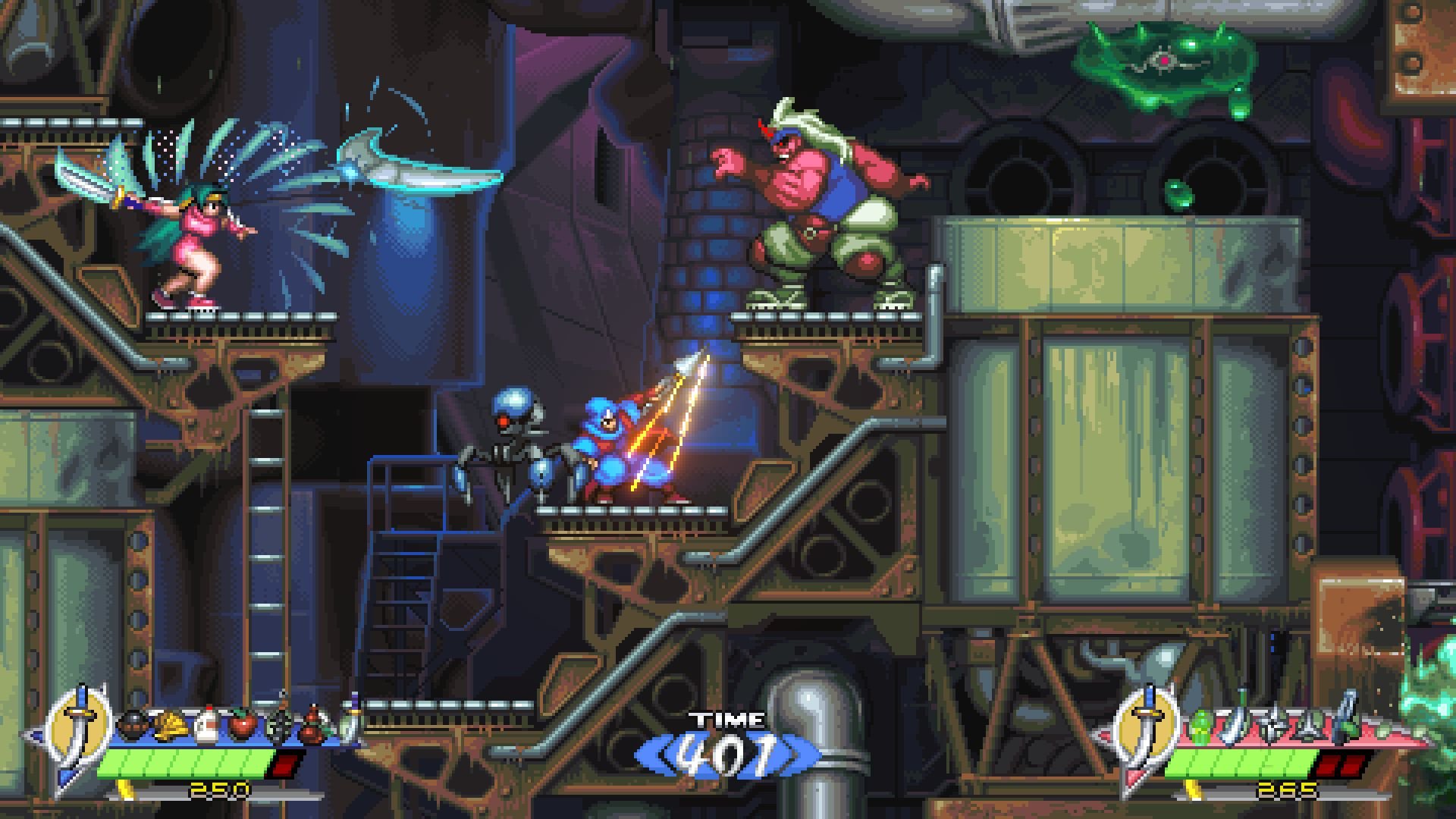
Task: Click the score value 265 under the right HUD
Action: [x=1285, y=790]
